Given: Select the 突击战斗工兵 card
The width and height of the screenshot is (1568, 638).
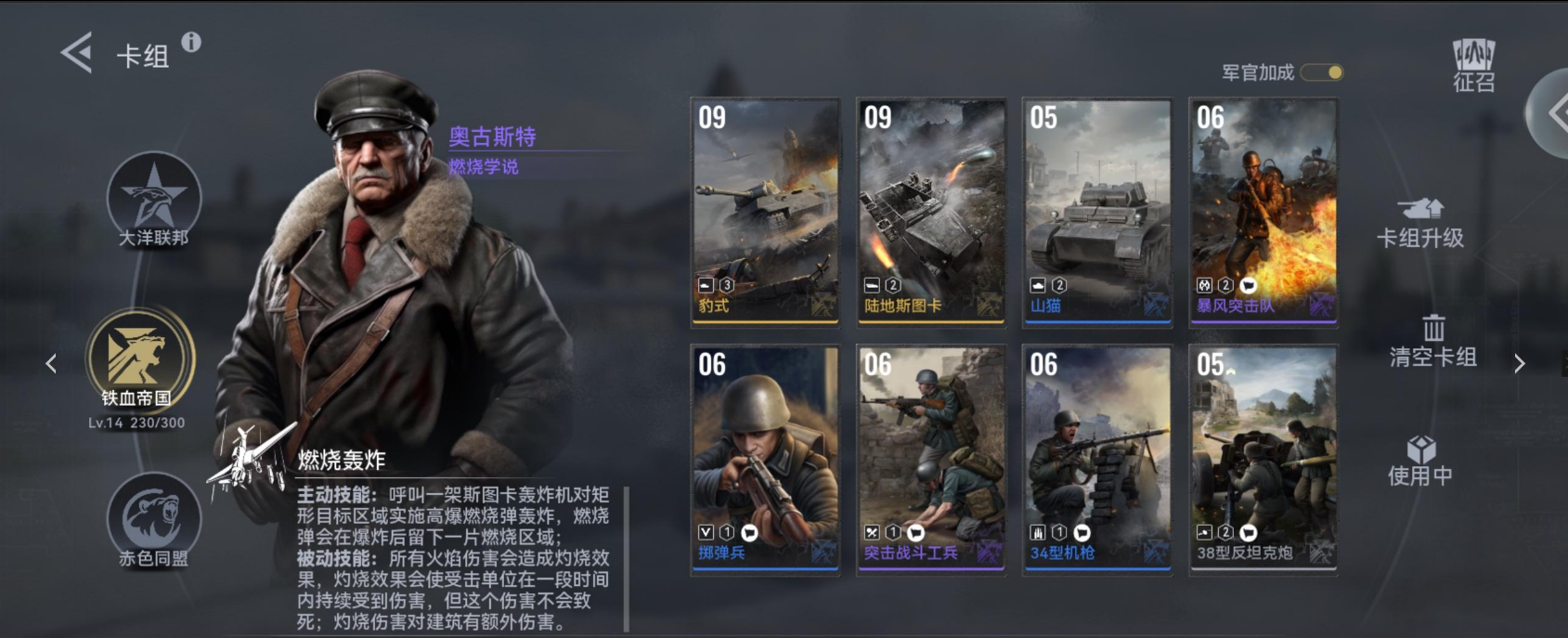Looking at the screenshot, I should point(931,460).
